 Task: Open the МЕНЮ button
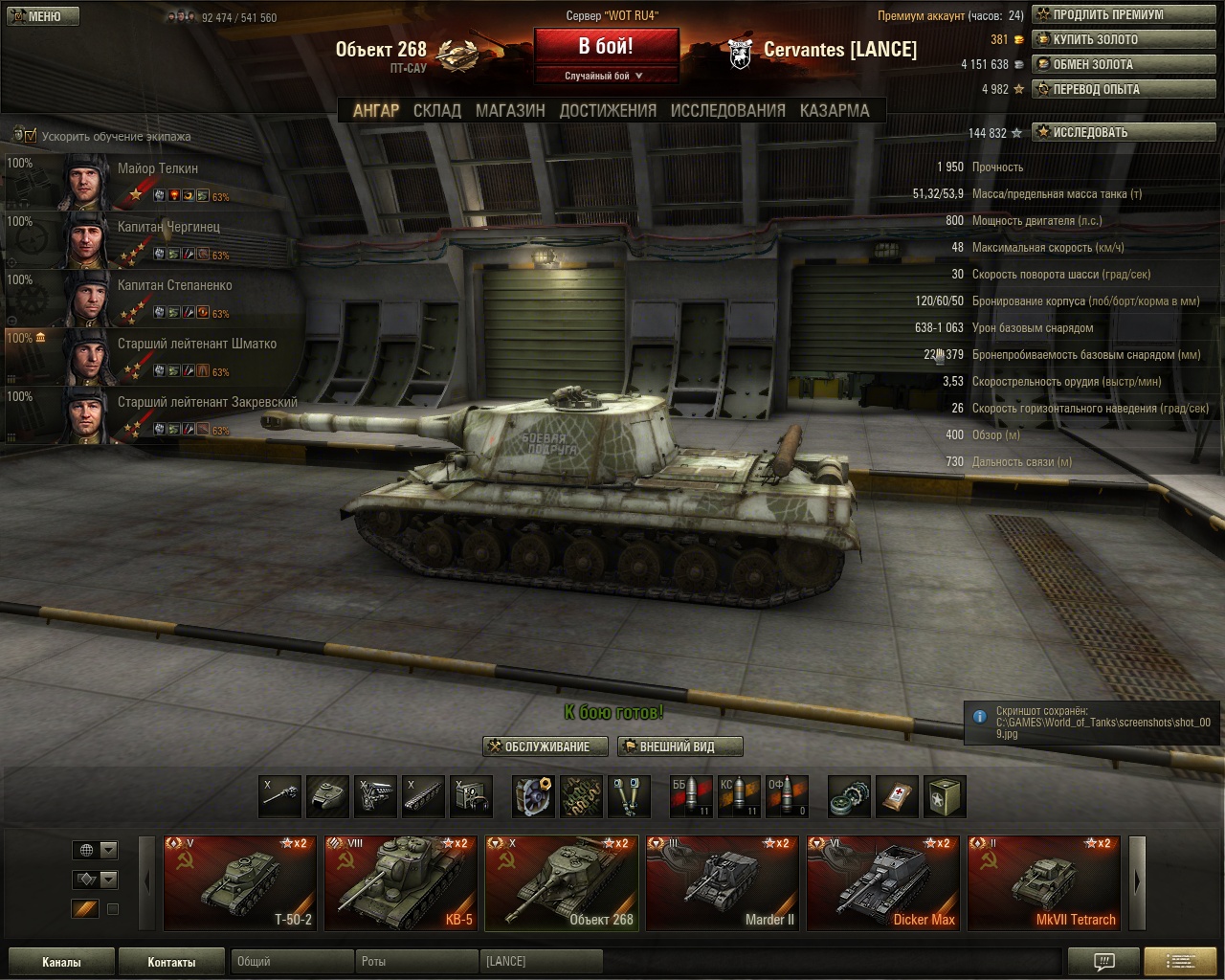coord(40,16)
